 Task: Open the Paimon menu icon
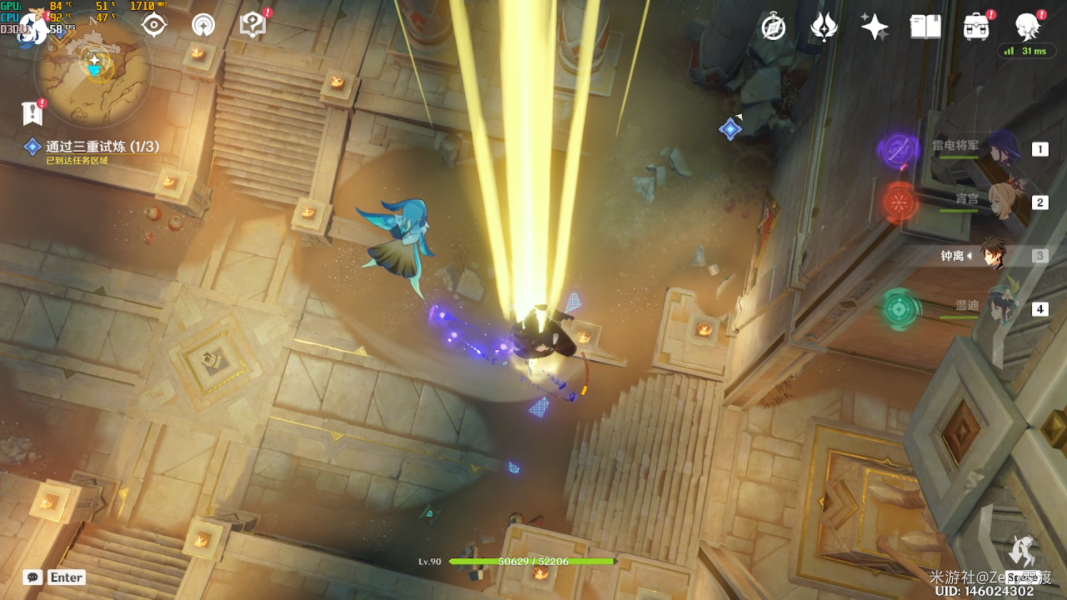pos(32,28)
